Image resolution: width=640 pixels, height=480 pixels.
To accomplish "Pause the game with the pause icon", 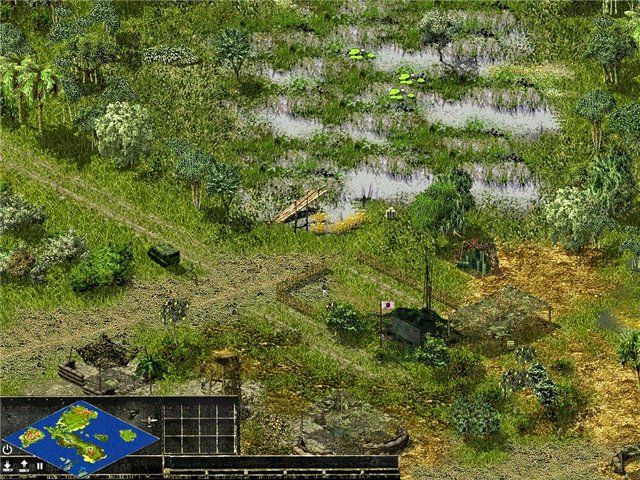I will click(x=39, y=465).
